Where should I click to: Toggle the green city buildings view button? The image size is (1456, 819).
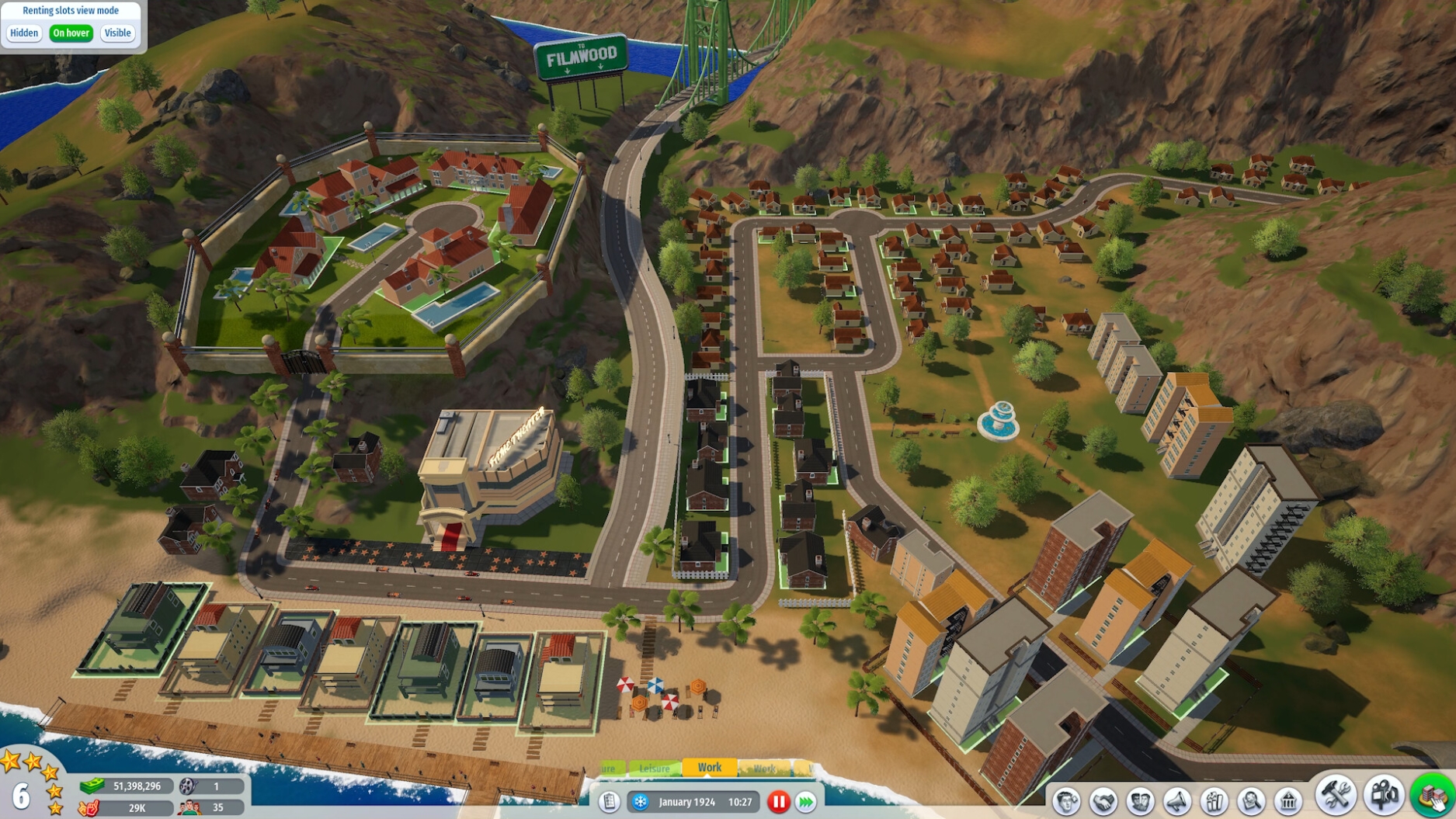click(x=1433, y=795)
